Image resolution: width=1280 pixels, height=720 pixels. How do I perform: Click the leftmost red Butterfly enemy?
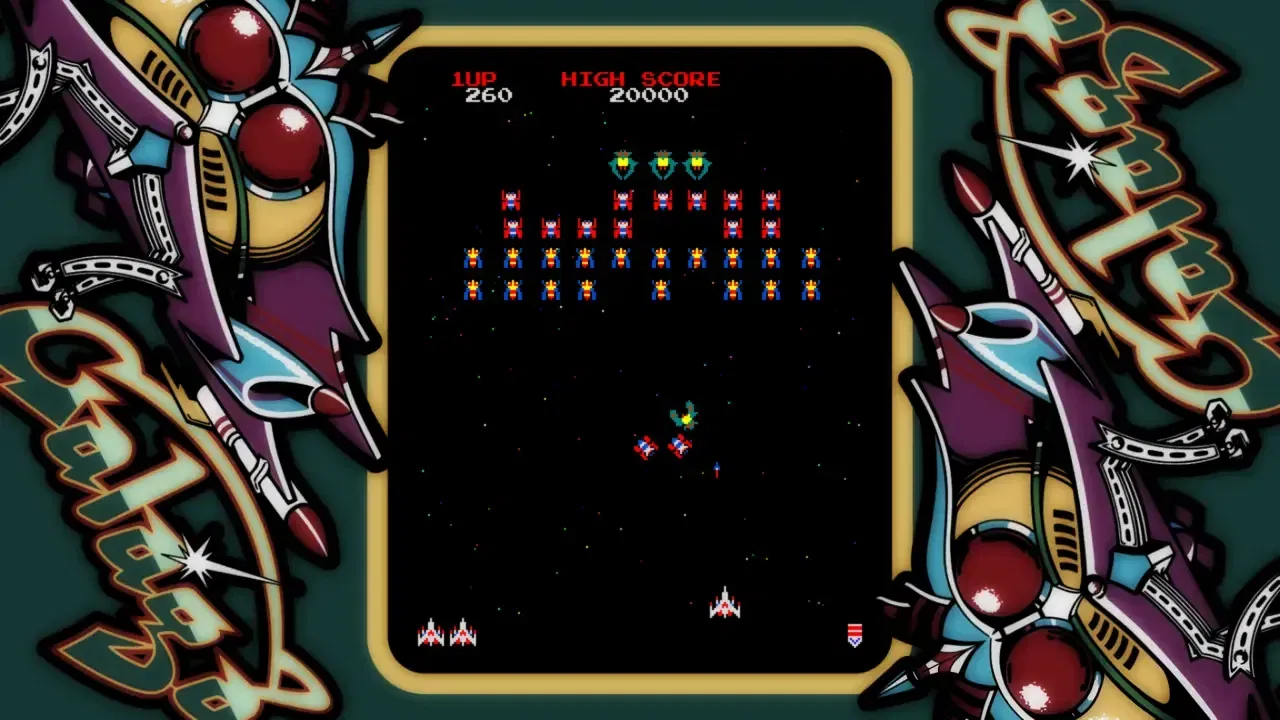click(x=512, y=198)
